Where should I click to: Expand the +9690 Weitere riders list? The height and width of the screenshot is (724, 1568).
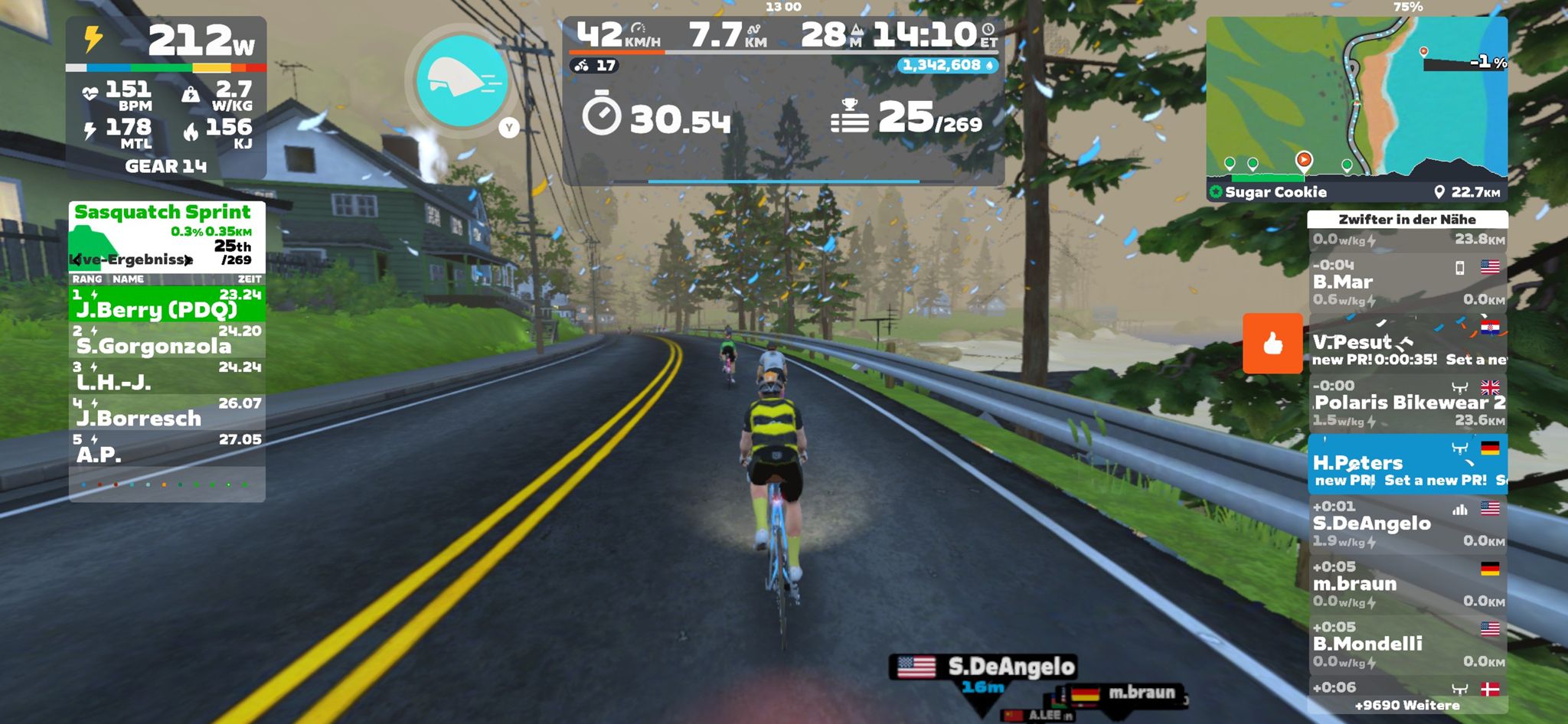point(1407,706)
